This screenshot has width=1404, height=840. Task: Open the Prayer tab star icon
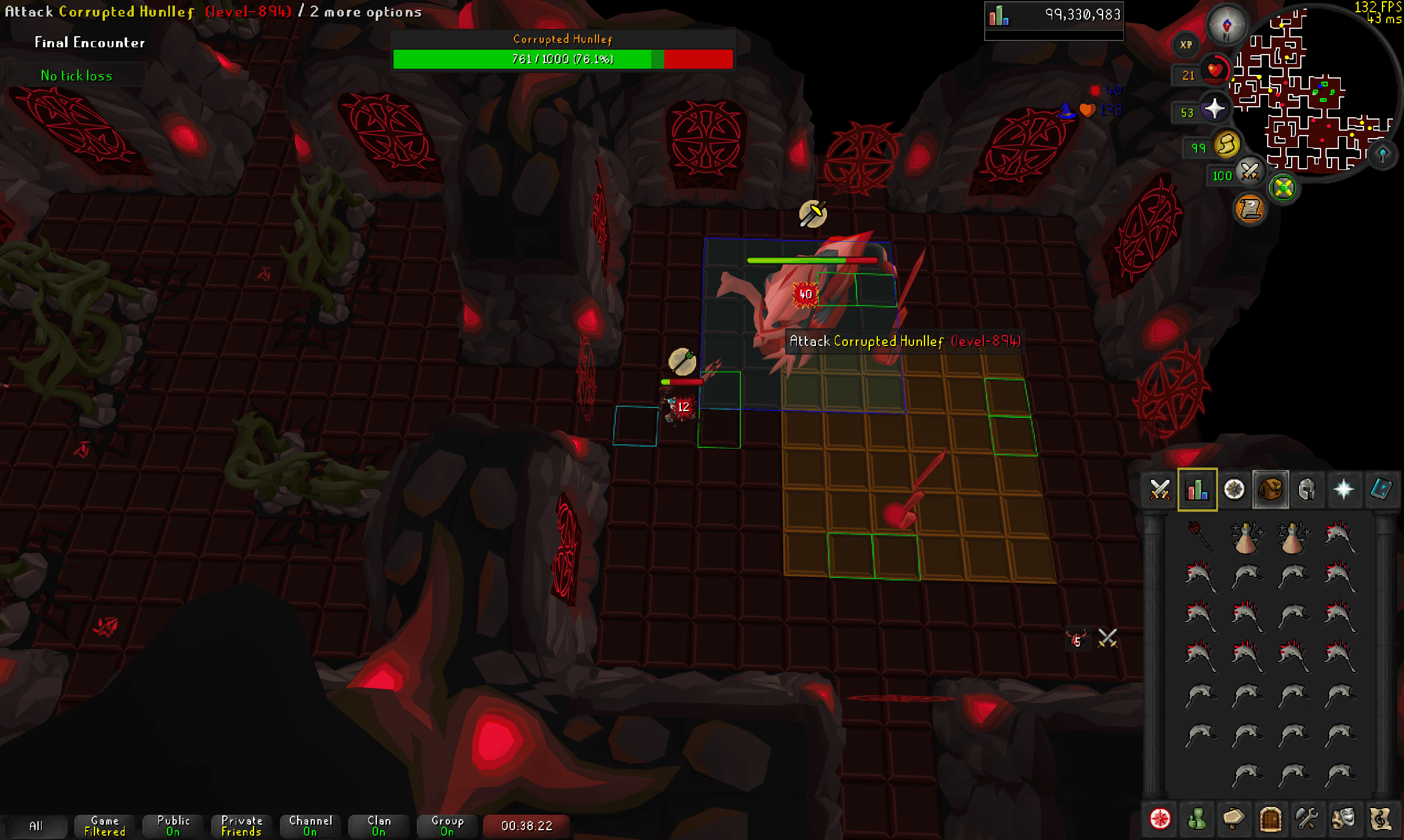(1344, 490)
